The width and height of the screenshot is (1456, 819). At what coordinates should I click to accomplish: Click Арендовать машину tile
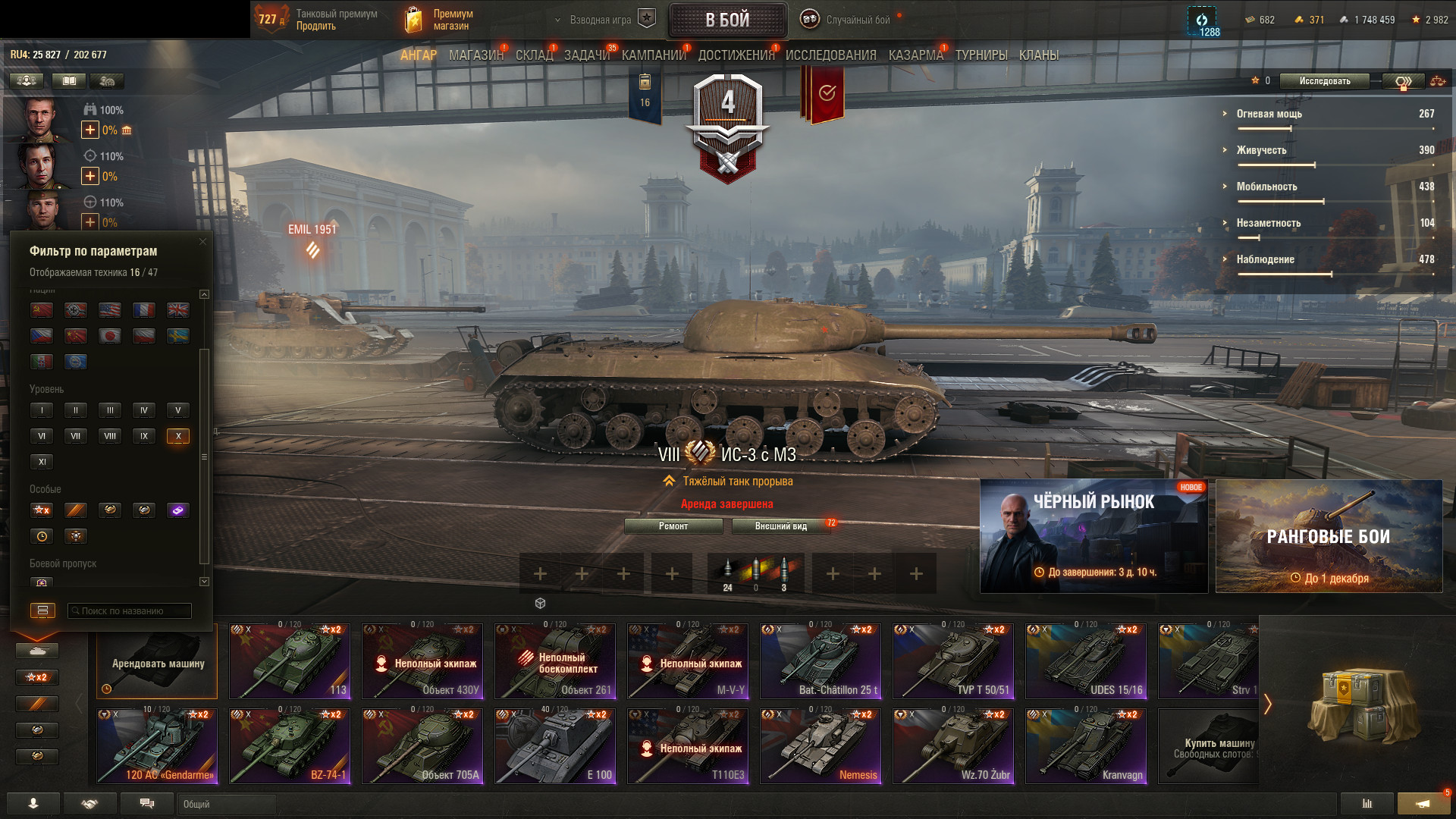(157, 662)
